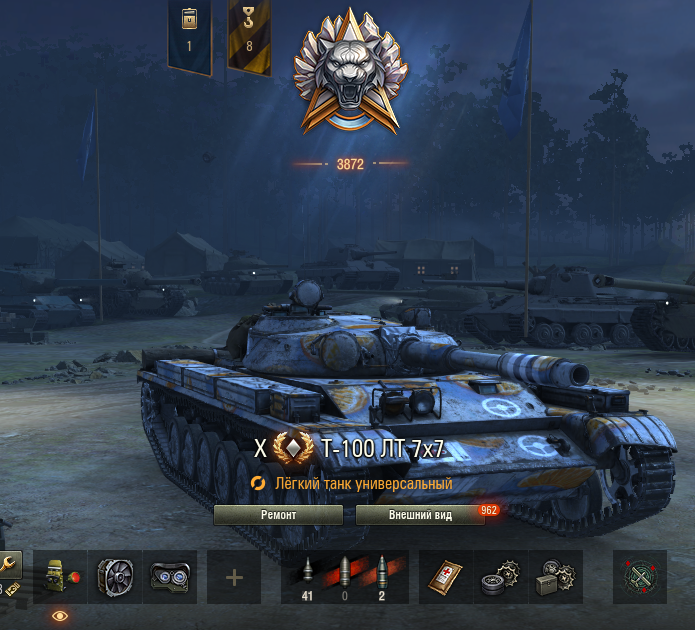This screenshot has height=630, width=695.
Task: Select the ventilation fan equipment slot
Action: pos(114,577)
